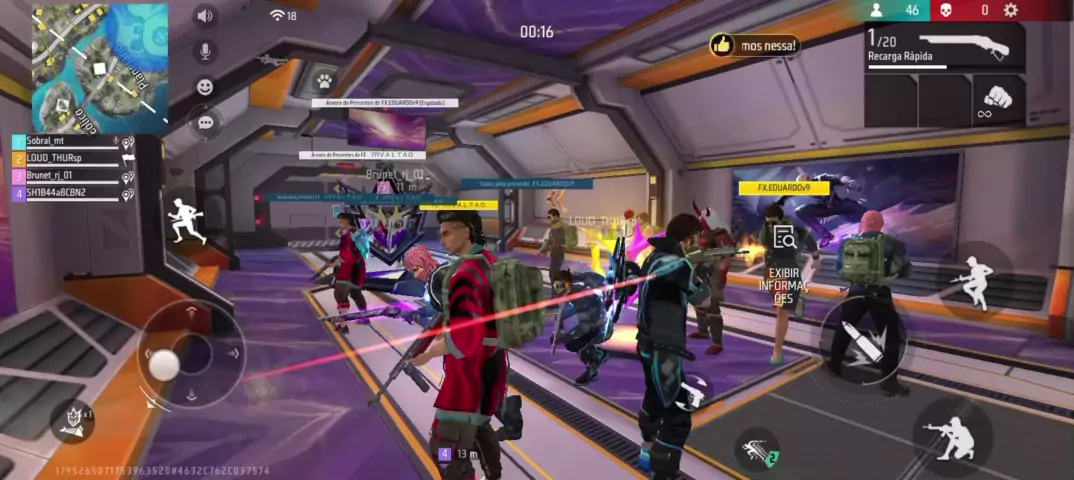Send the 'mos nessa!' quick message

(755, 45)
